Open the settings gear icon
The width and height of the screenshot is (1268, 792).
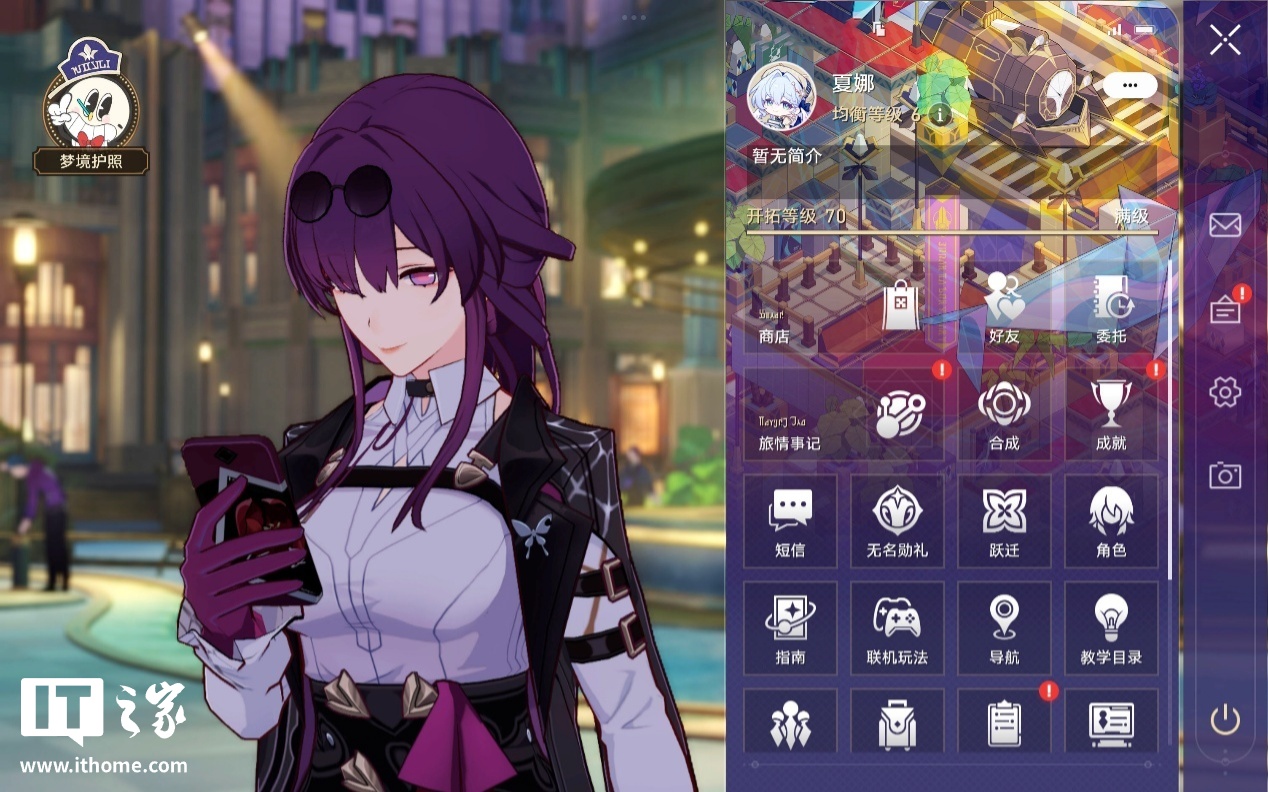point(1224,392)
